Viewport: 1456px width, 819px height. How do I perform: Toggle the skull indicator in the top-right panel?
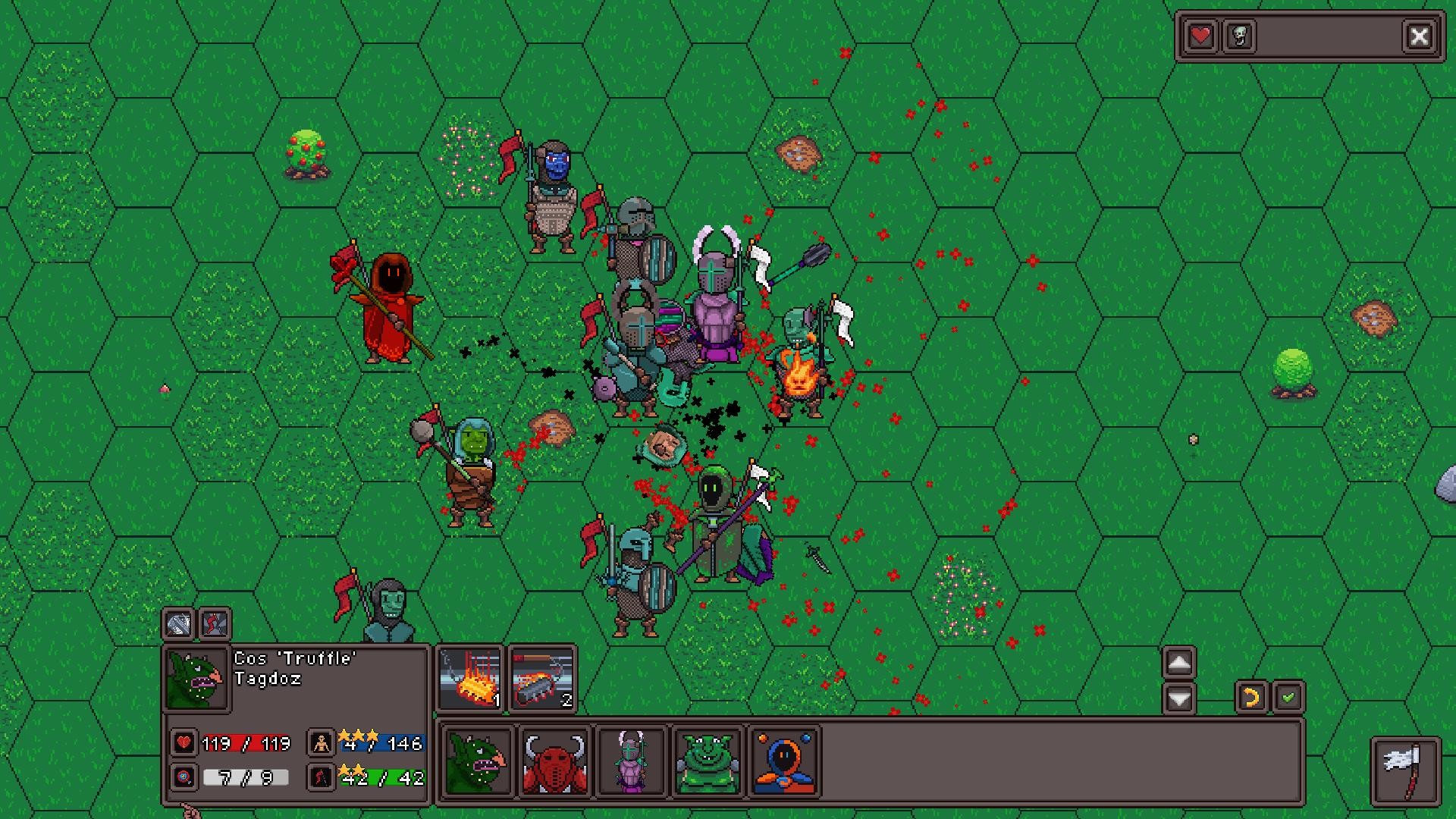click(1239, 36)
